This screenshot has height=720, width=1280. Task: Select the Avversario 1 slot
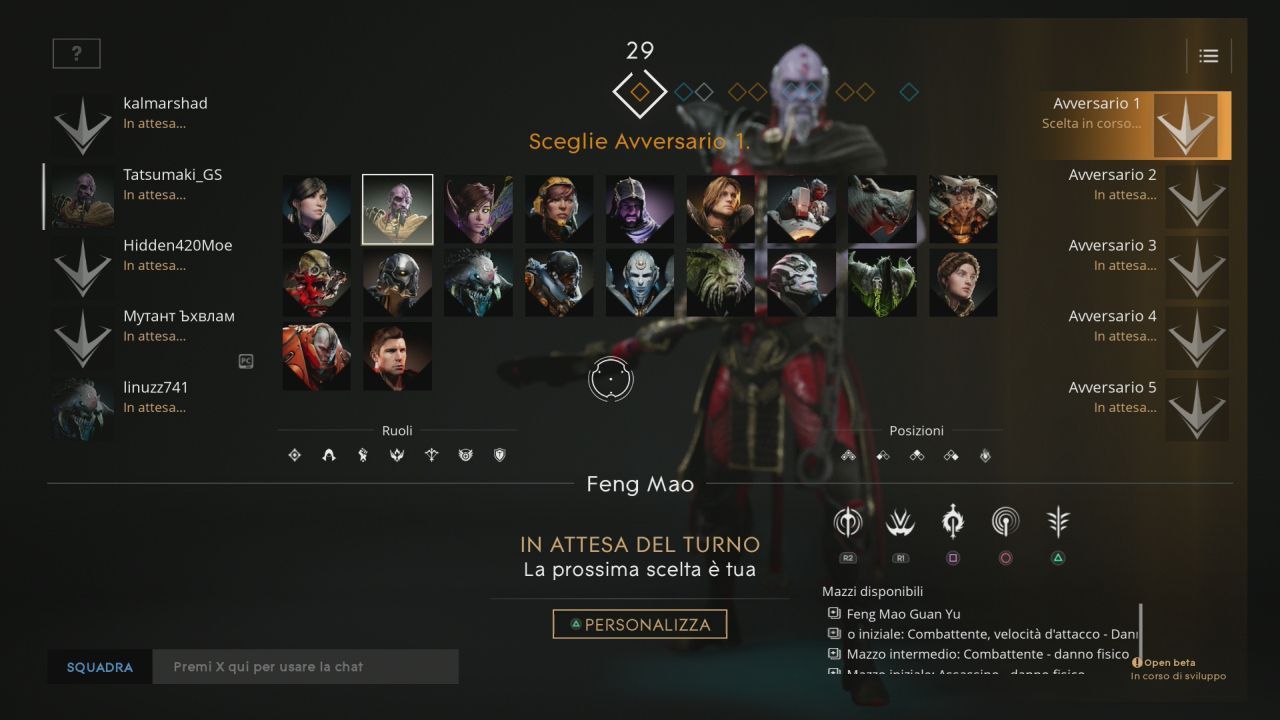[1131, 124]
